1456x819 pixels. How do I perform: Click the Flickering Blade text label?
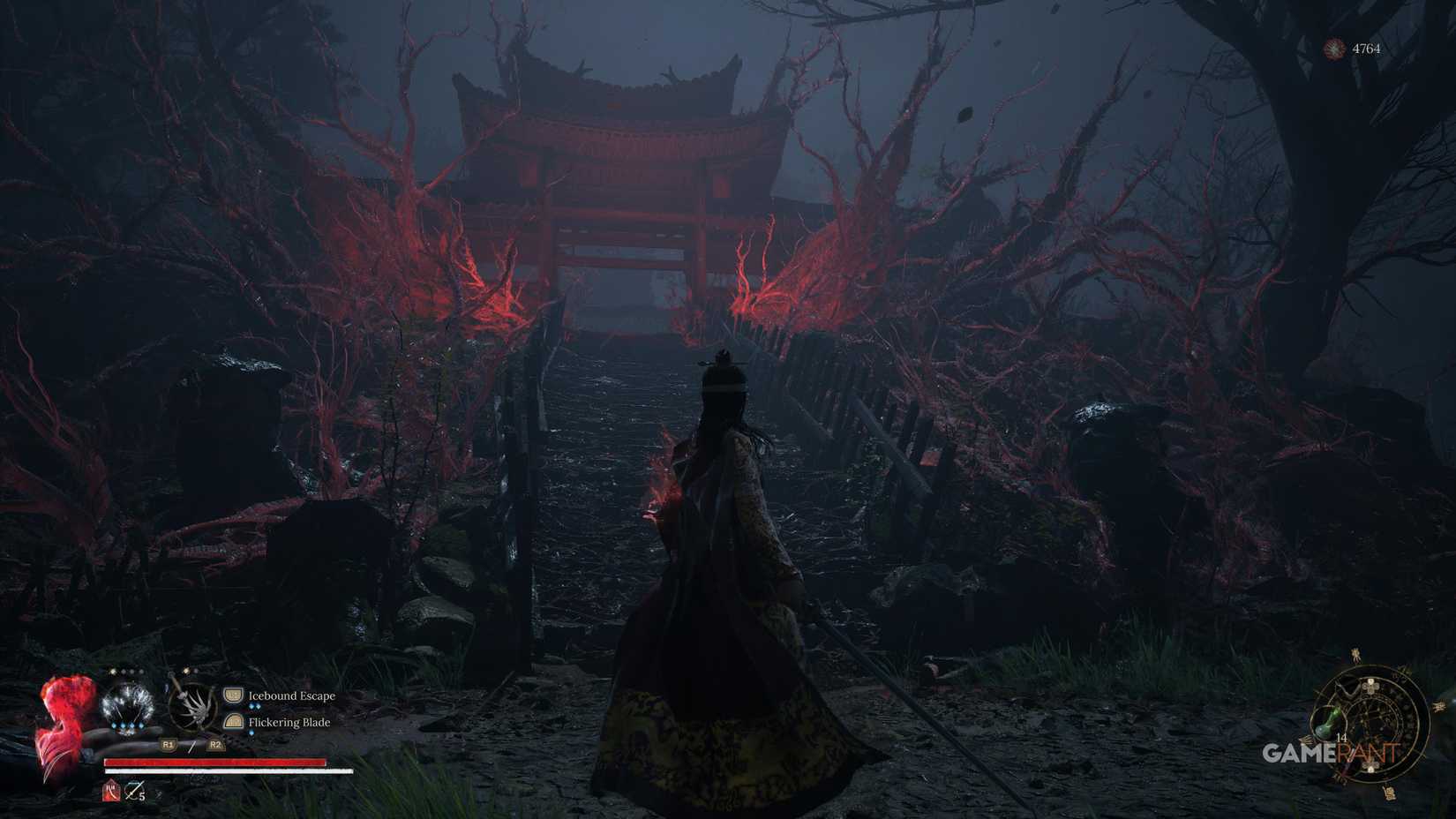pos(288,723)
